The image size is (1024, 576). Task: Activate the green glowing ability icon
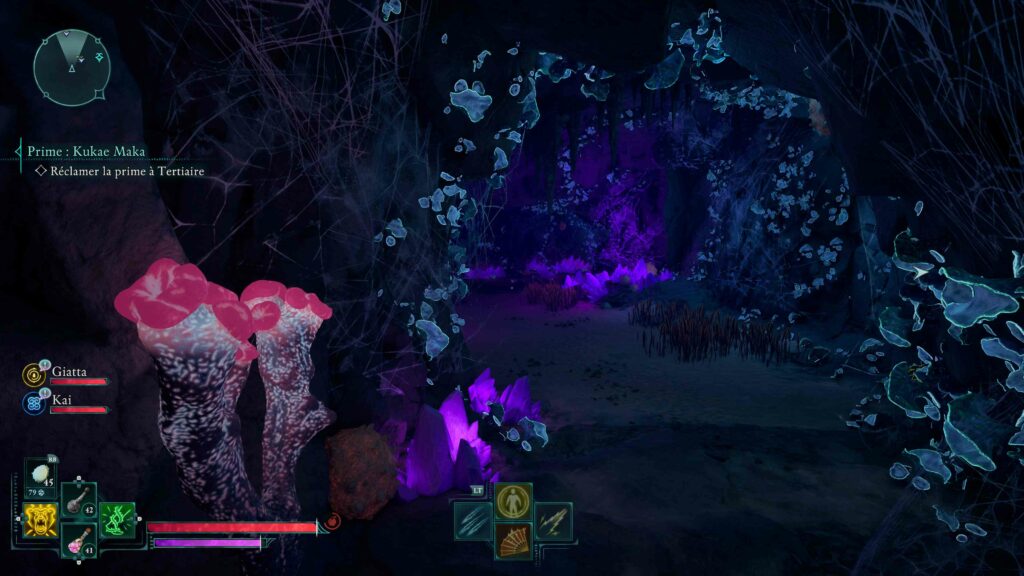(118, 519)
